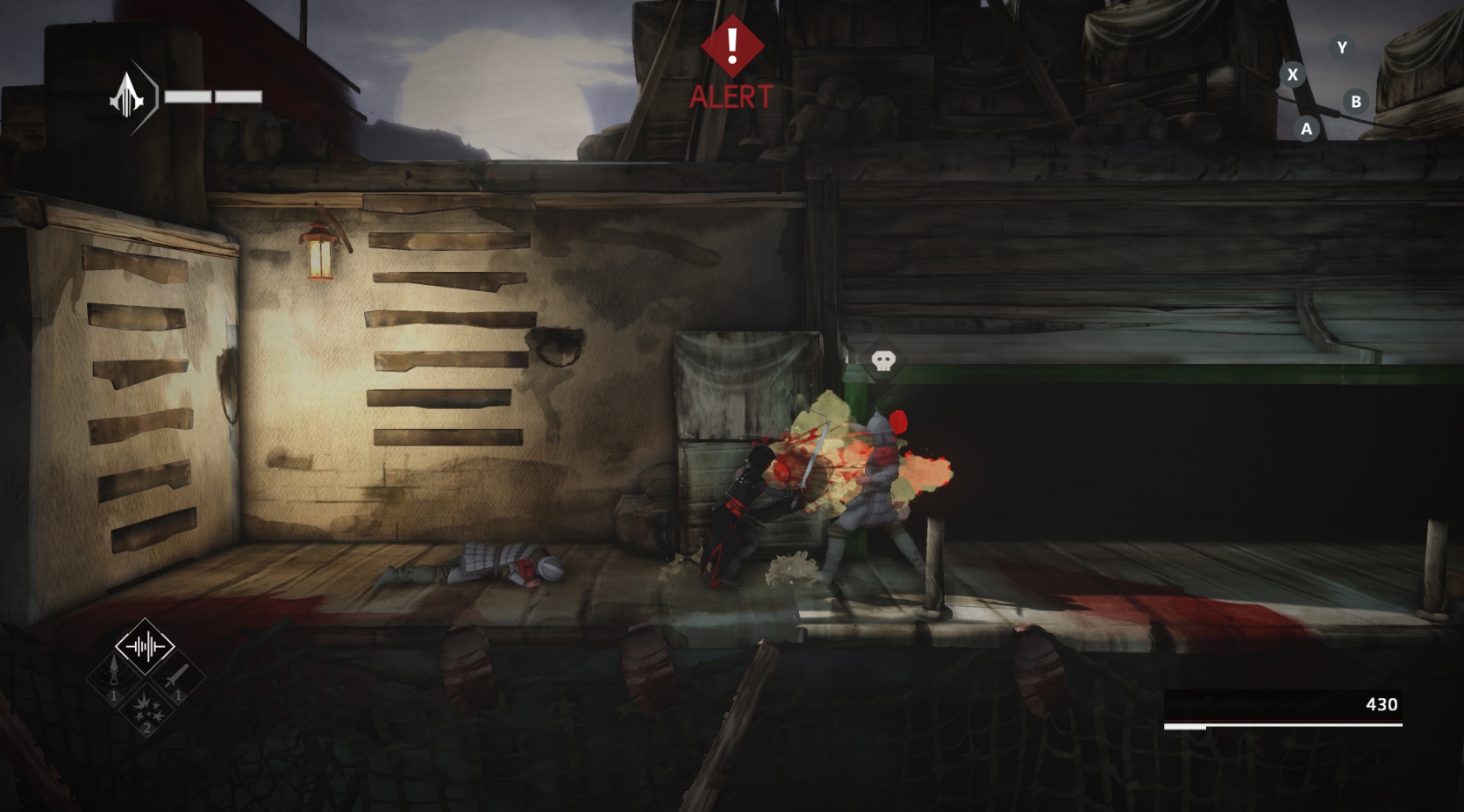The width and height of the screenshot is (1464, 812).
Task: Click the red ALERT exclamation diamond
Action: tap(731, 45)
